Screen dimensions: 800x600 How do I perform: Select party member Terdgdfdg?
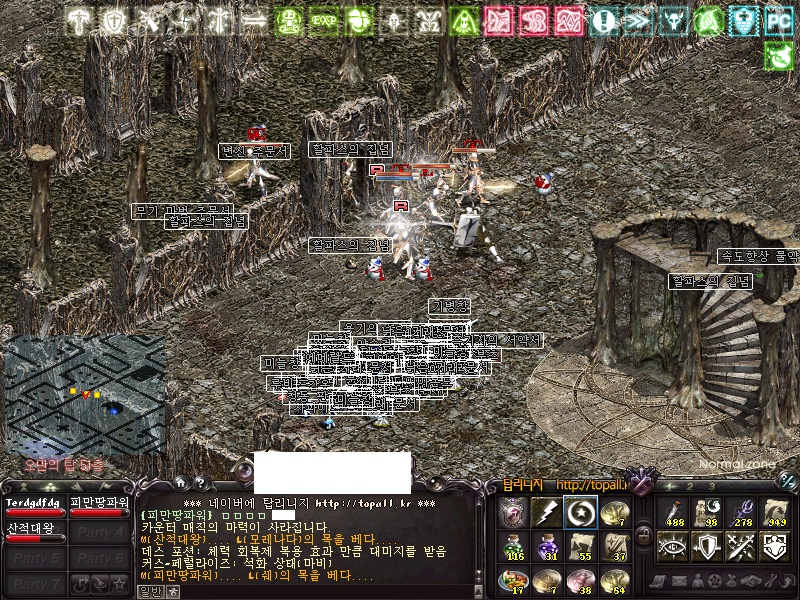tap(34, 504)
